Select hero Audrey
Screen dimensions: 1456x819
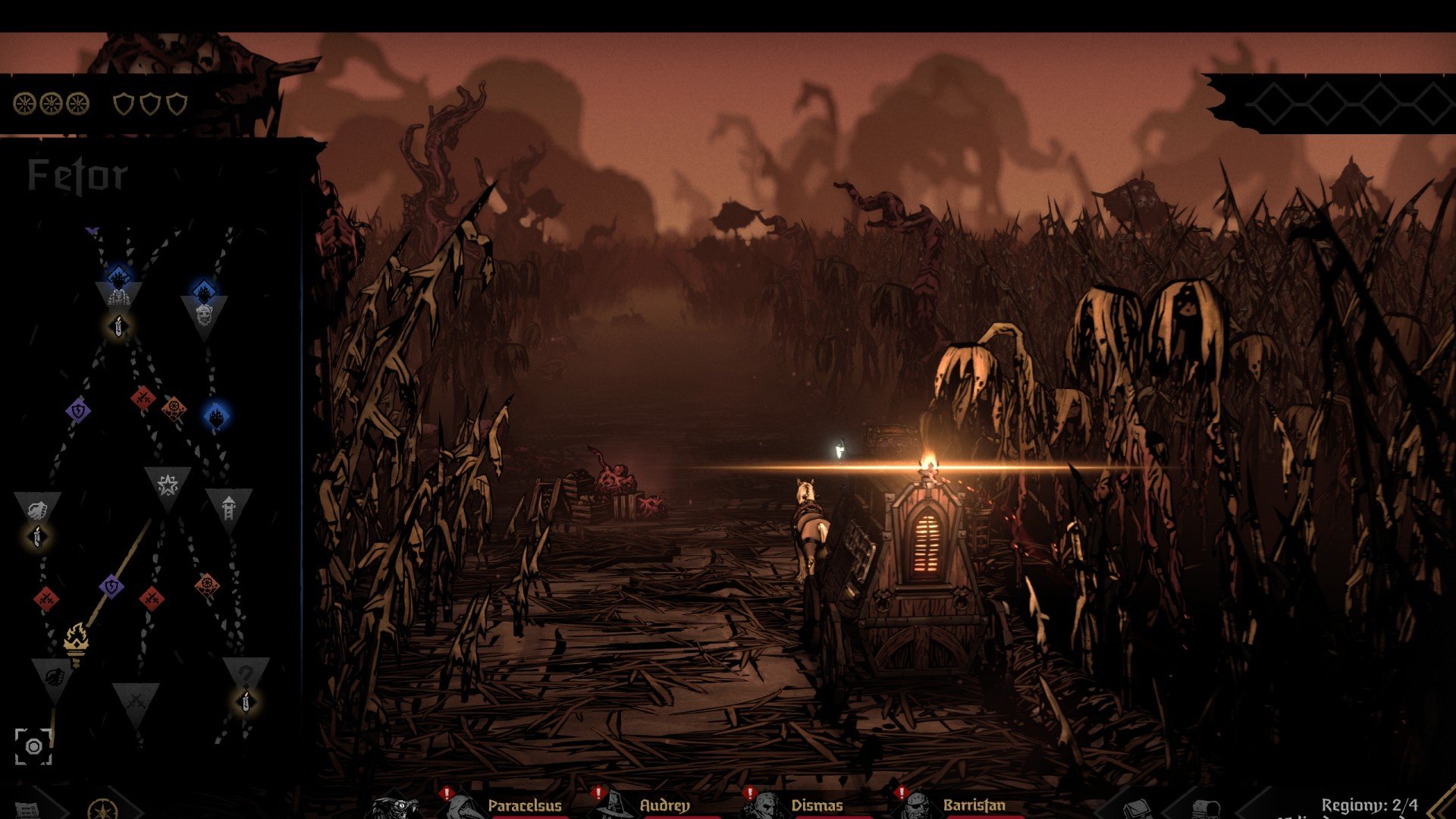tap(664, 805)
